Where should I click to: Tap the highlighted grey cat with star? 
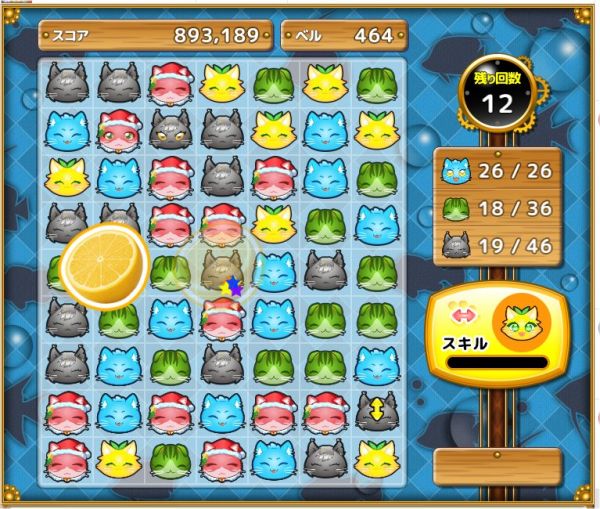click(x=223, y=271)
